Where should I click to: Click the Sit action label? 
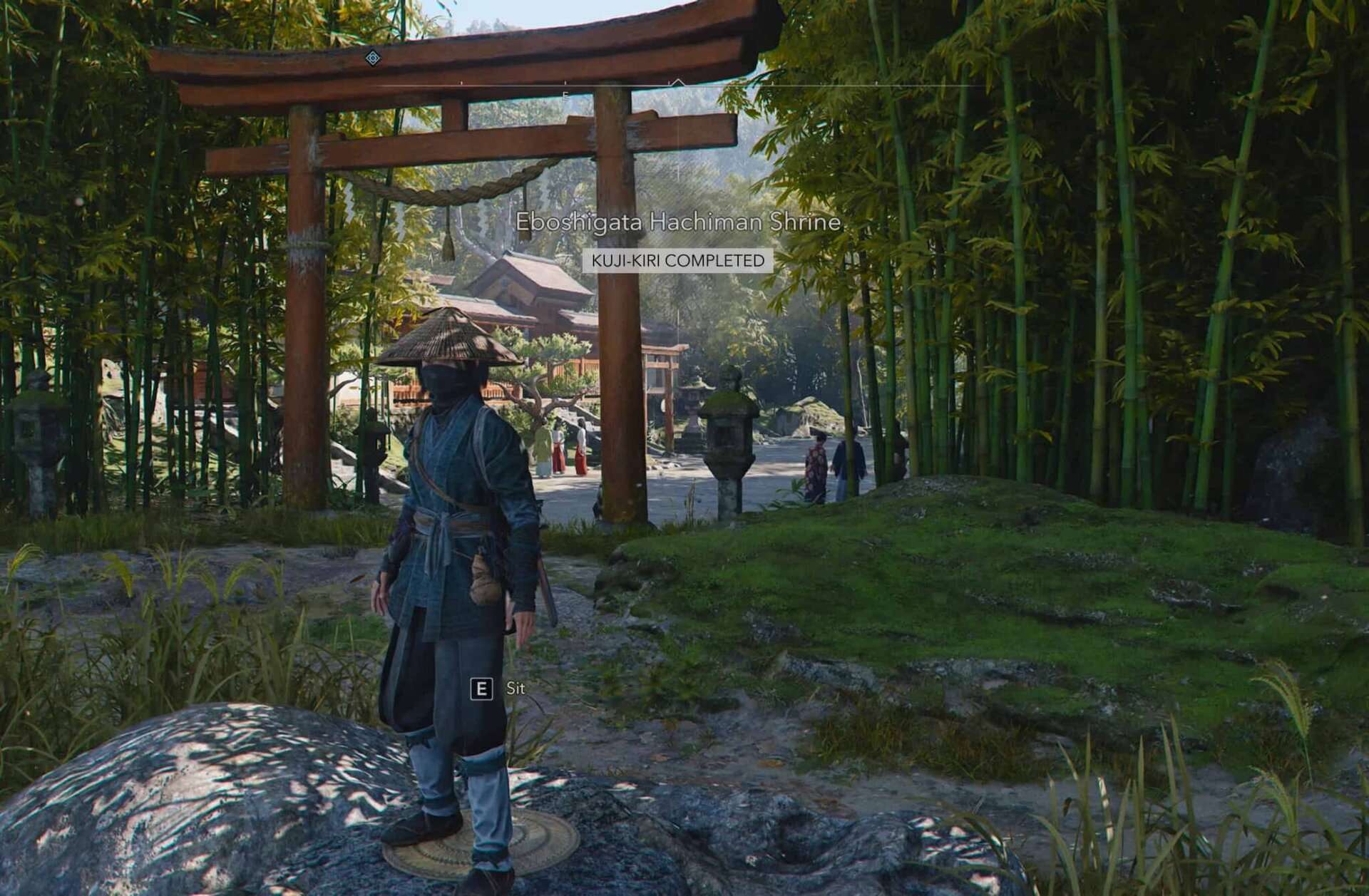pos(516,689)
